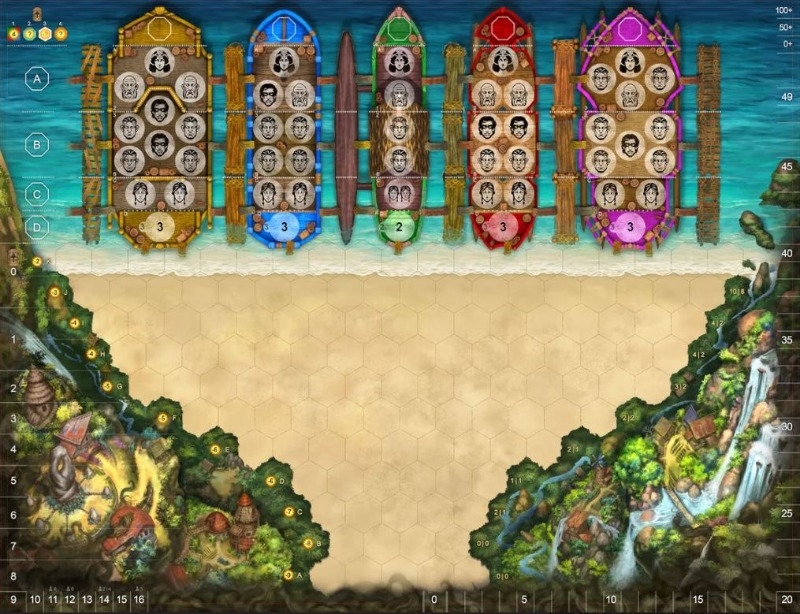
Task: Select the red octagon atop the red boat
Action: (x=503, y=27)
